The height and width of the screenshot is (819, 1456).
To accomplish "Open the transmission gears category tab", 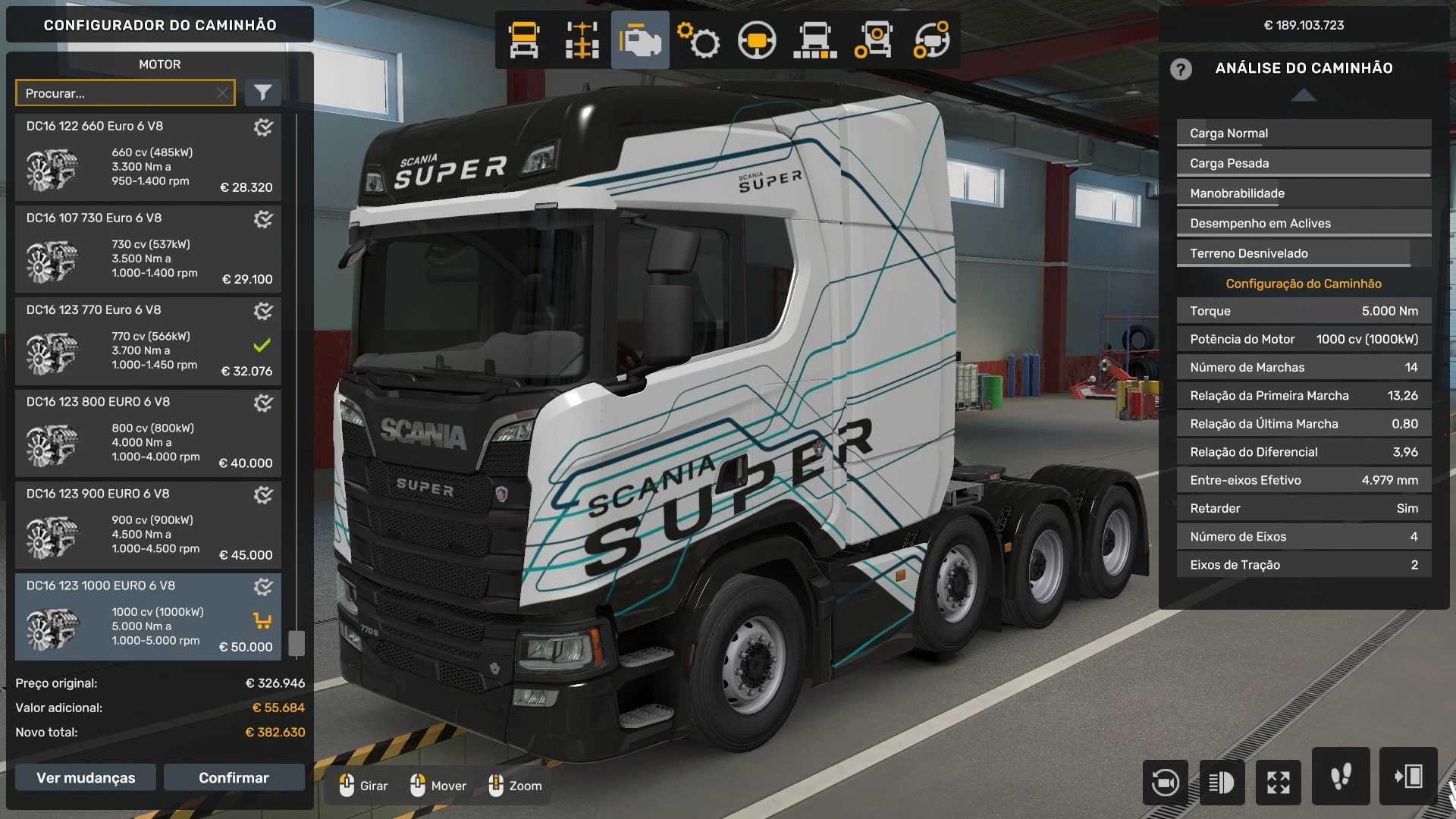I will 698,39.
